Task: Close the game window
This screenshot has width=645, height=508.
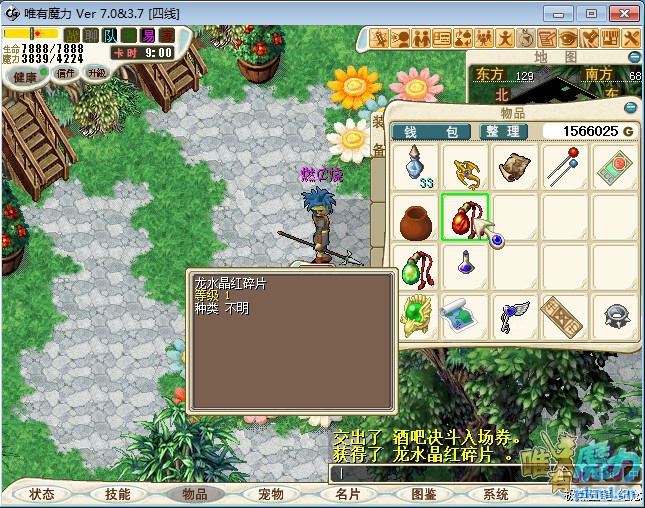Action: 622,13
